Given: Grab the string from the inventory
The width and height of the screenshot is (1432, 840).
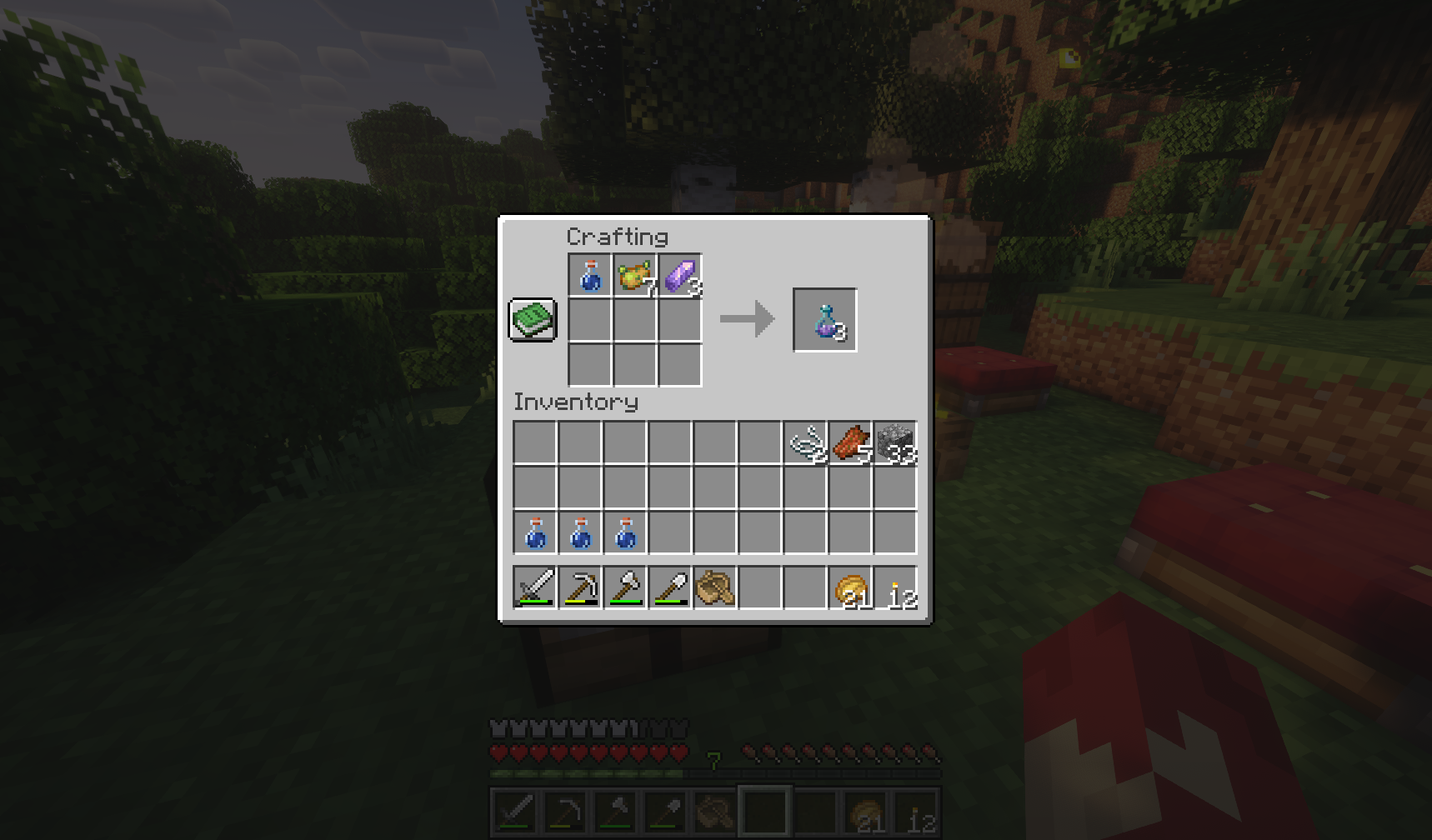Looking at the screenshot, I should coord(805,442).
